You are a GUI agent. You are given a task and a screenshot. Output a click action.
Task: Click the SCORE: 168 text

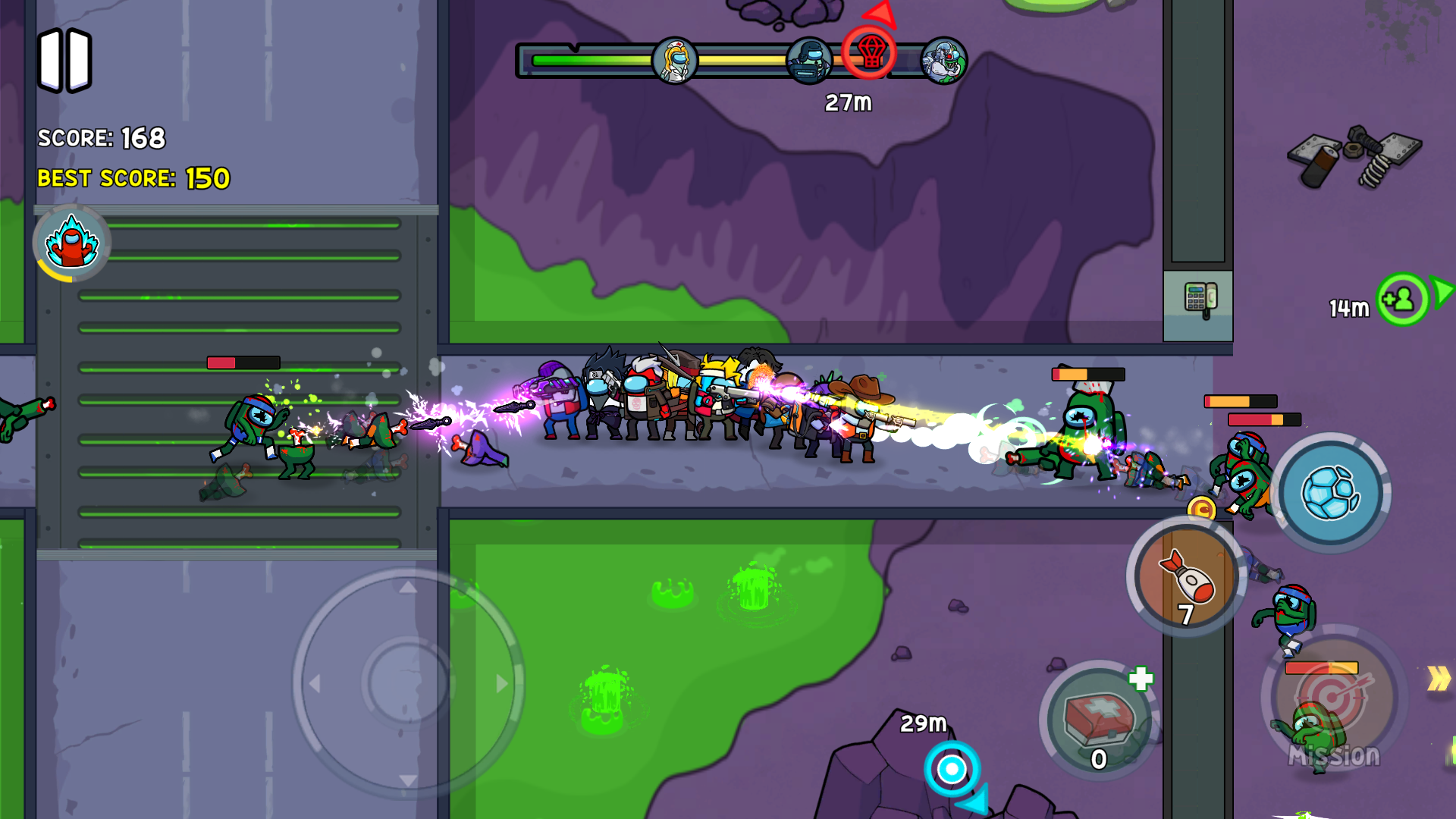(101, 139)
